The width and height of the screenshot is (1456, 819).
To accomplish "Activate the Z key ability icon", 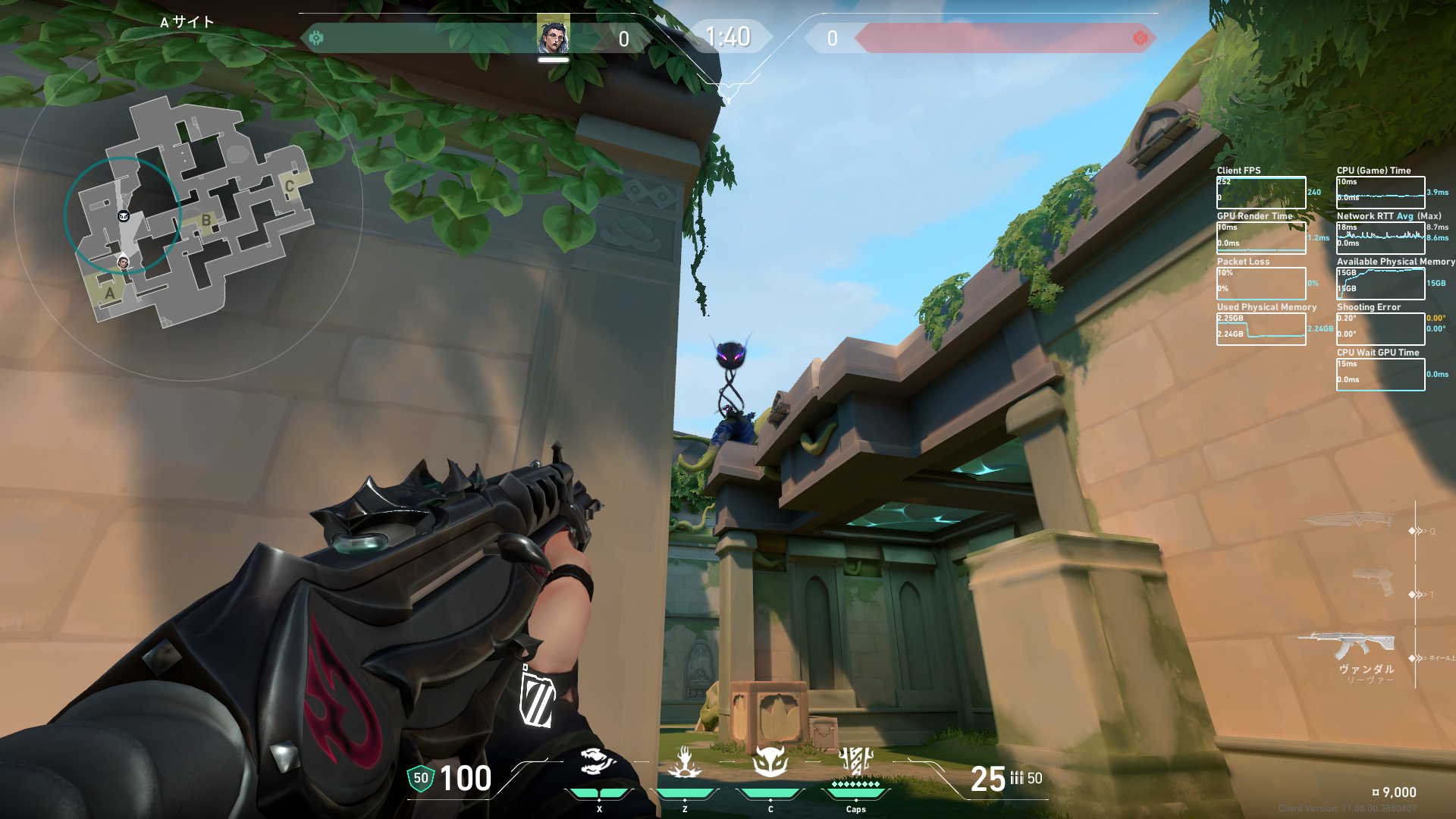I will (x=685, y=762).
